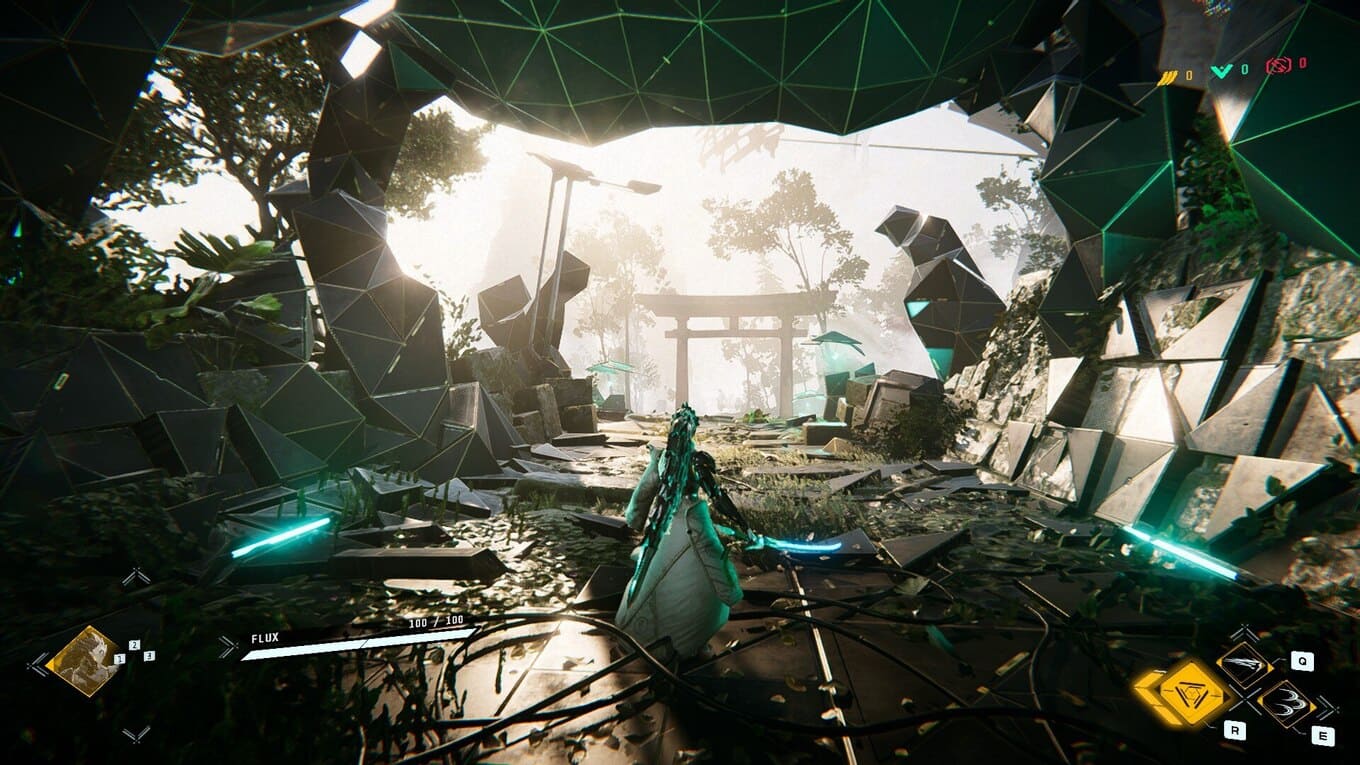1360x765 pixels.
Task: Select the character portrait diamond
Action: pyautogui.click(x=84, y=660)
